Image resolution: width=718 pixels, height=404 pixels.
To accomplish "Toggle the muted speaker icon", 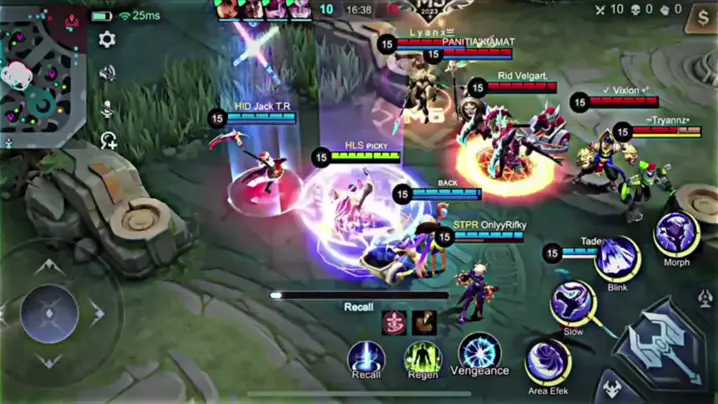I will pos(107,74).
